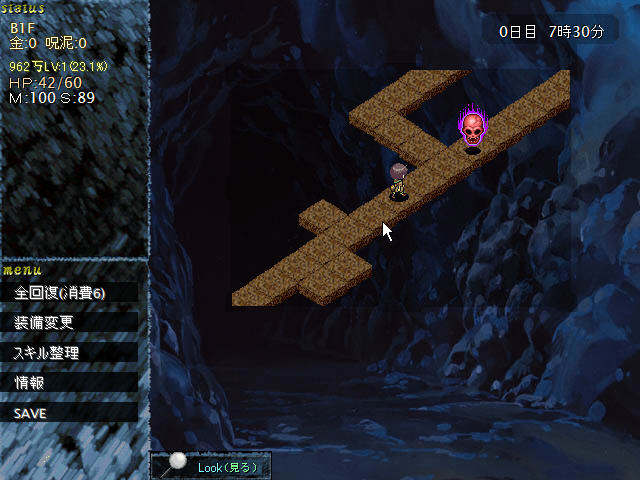Use the 全回復 full recovery option

pos(68,292)
